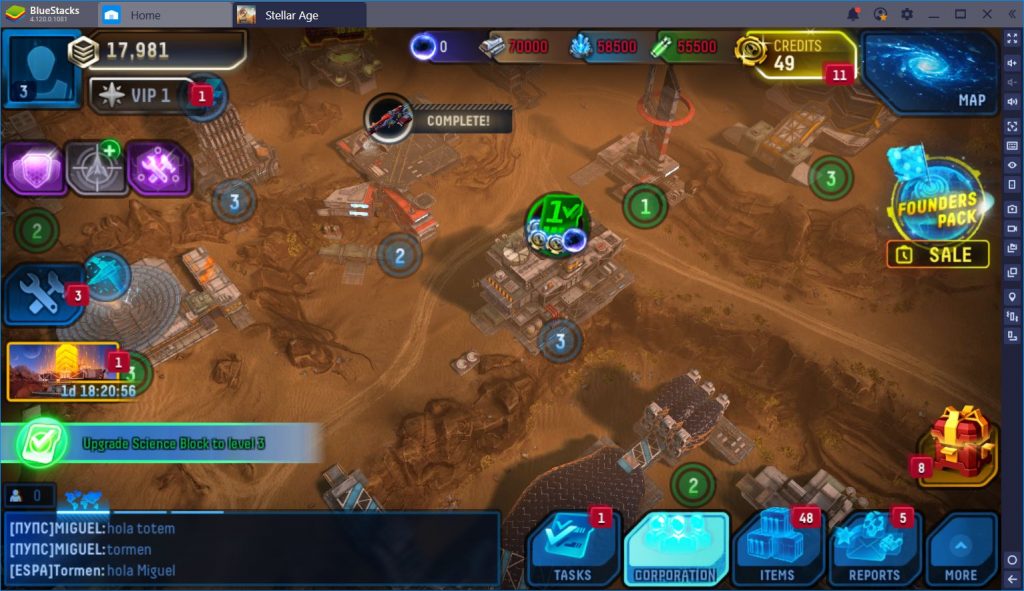Open the Reports mailbox

click(873, 548)
